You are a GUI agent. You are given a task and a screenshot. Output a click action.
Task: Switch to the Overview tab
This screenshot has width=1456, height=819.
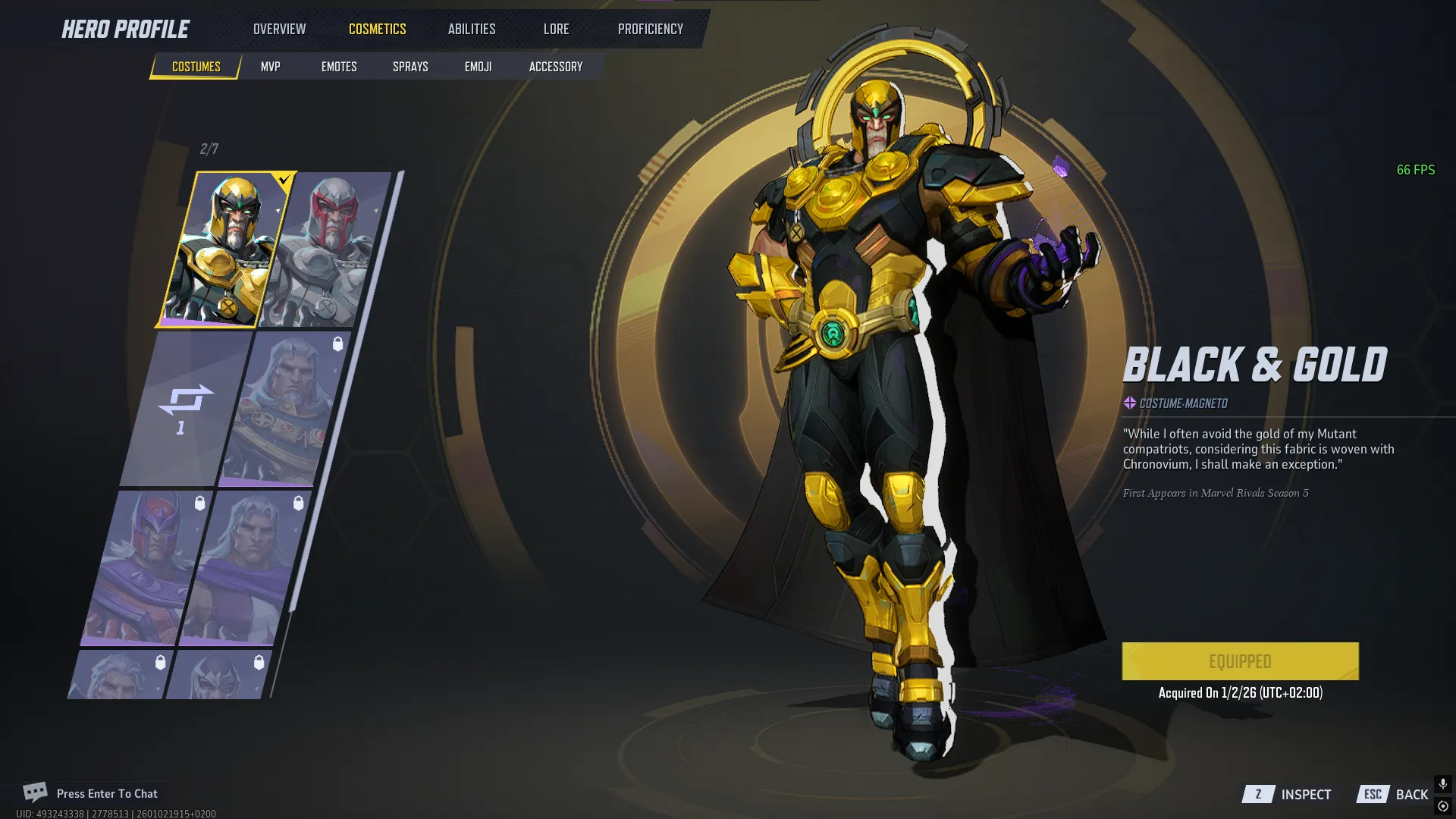278,29
